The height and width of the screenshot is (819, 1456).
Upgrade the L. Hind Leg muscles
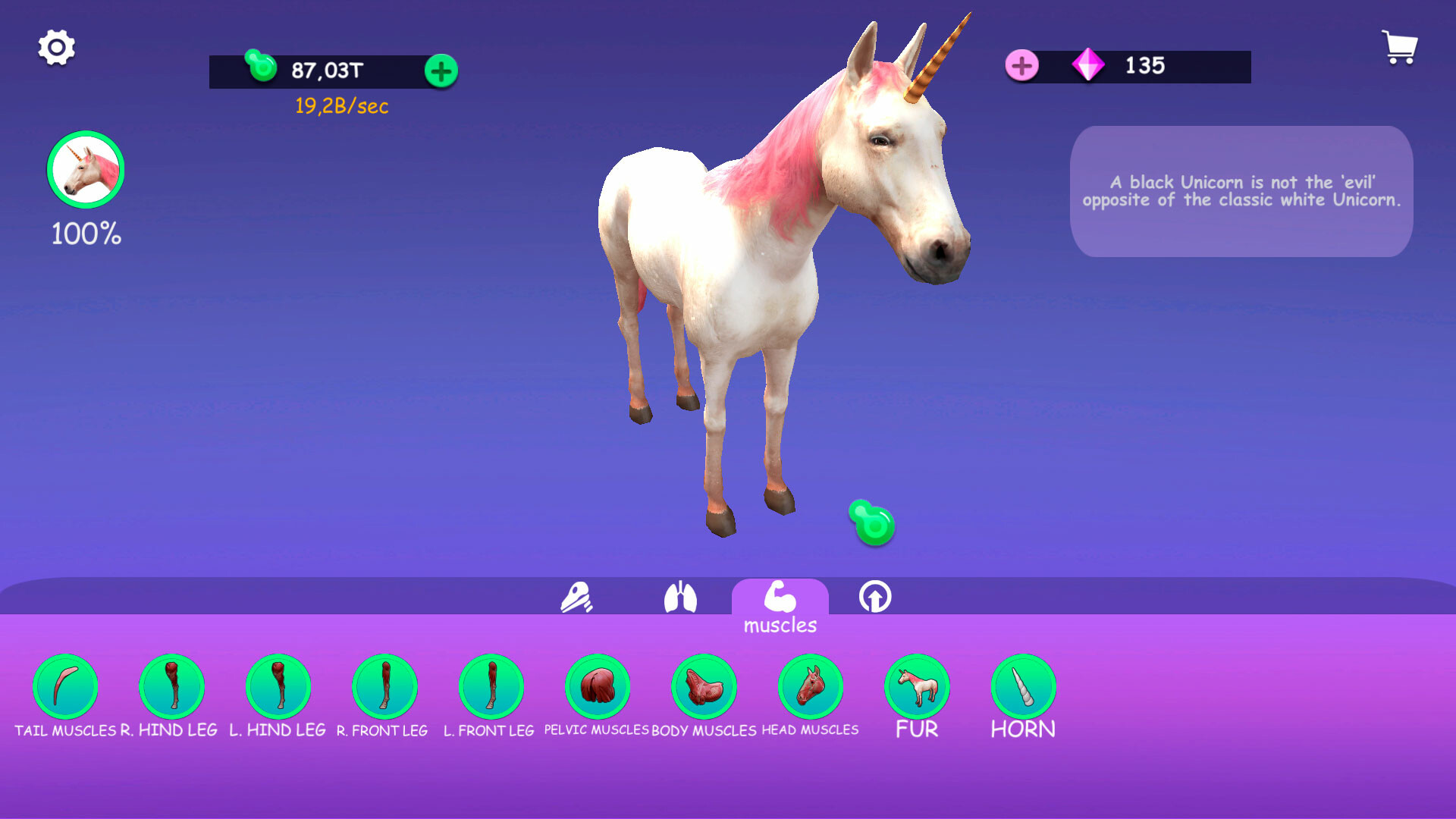pos(278,688)
